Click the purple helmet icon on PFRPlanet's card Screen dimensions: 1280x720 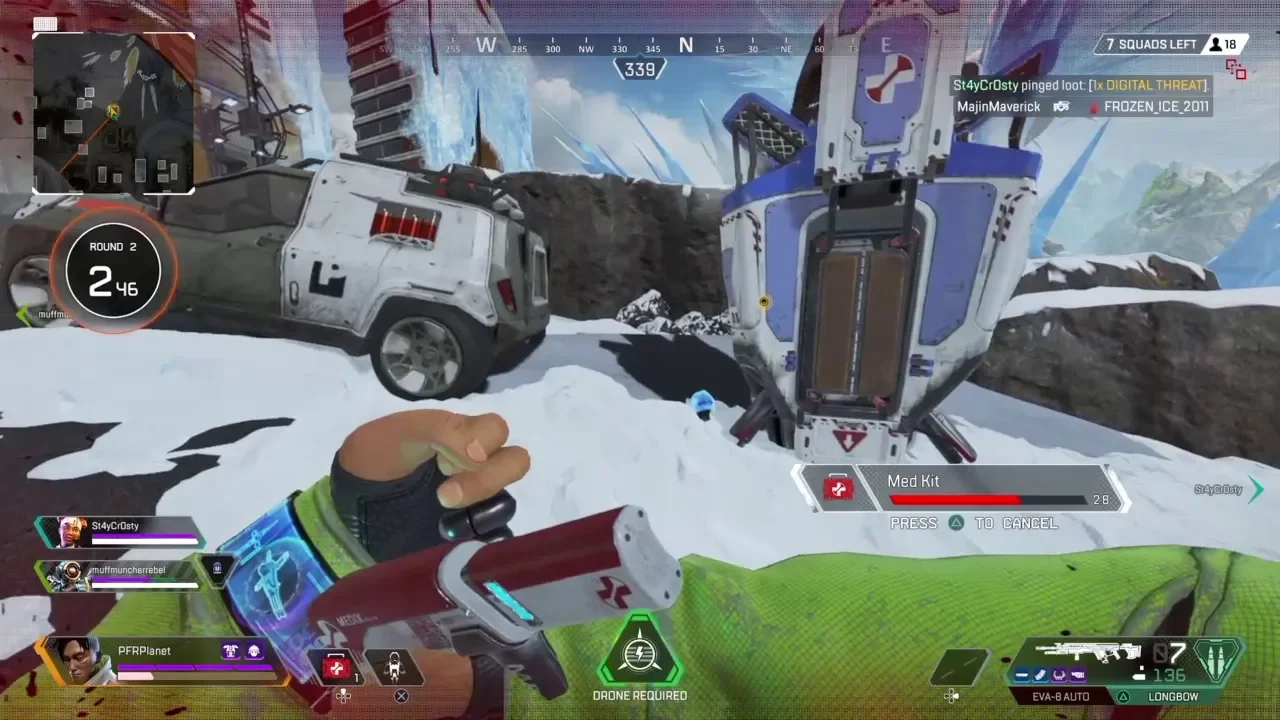click(254, 651)
